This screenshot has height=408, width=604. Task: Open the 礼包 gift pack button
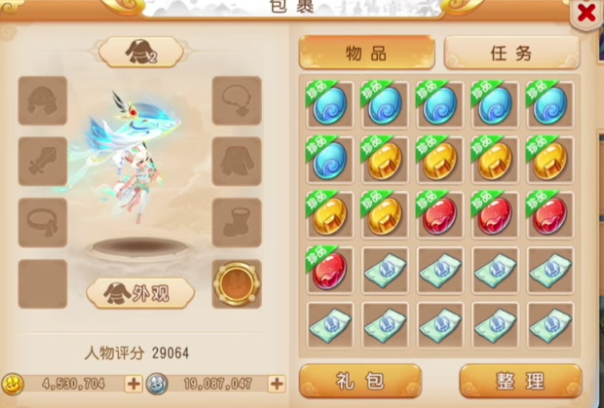[x=361, y=381]
